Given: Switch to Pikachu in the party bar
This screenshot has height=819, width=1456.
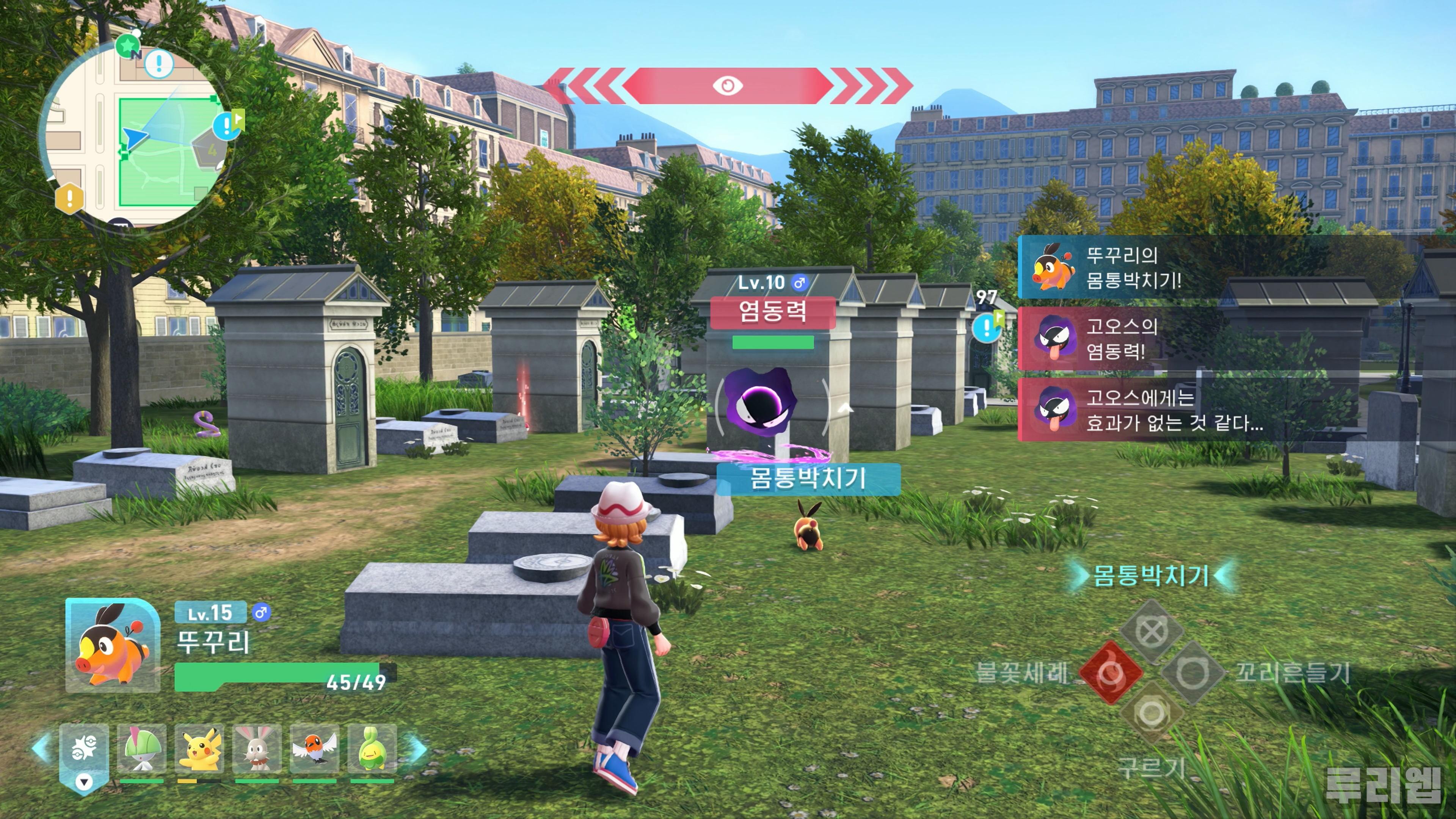Looking at the screenshot, I should pos(199,749).
